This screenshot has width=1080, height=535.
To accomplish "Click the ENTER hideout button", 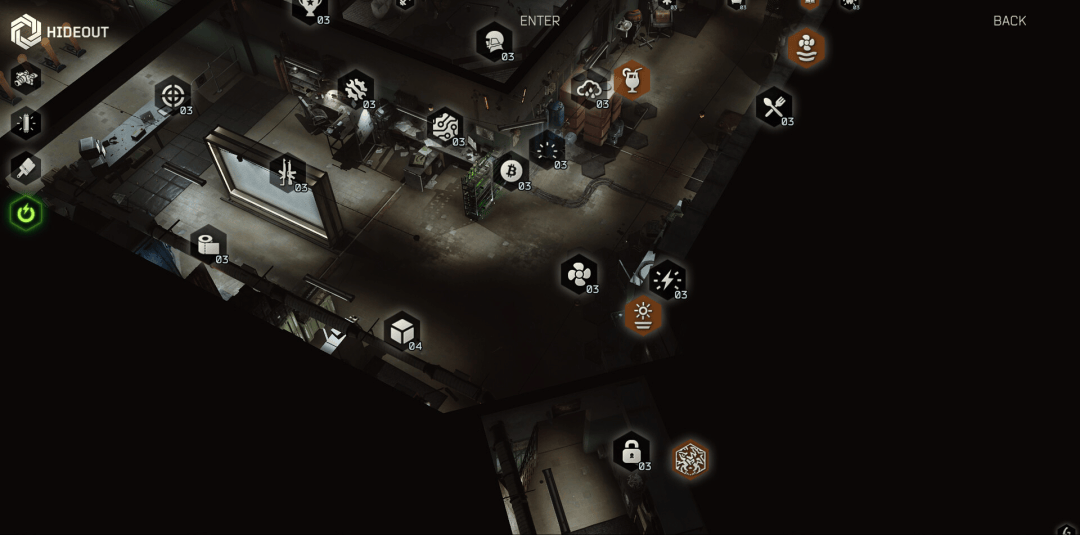I will (x=540, y=21).
